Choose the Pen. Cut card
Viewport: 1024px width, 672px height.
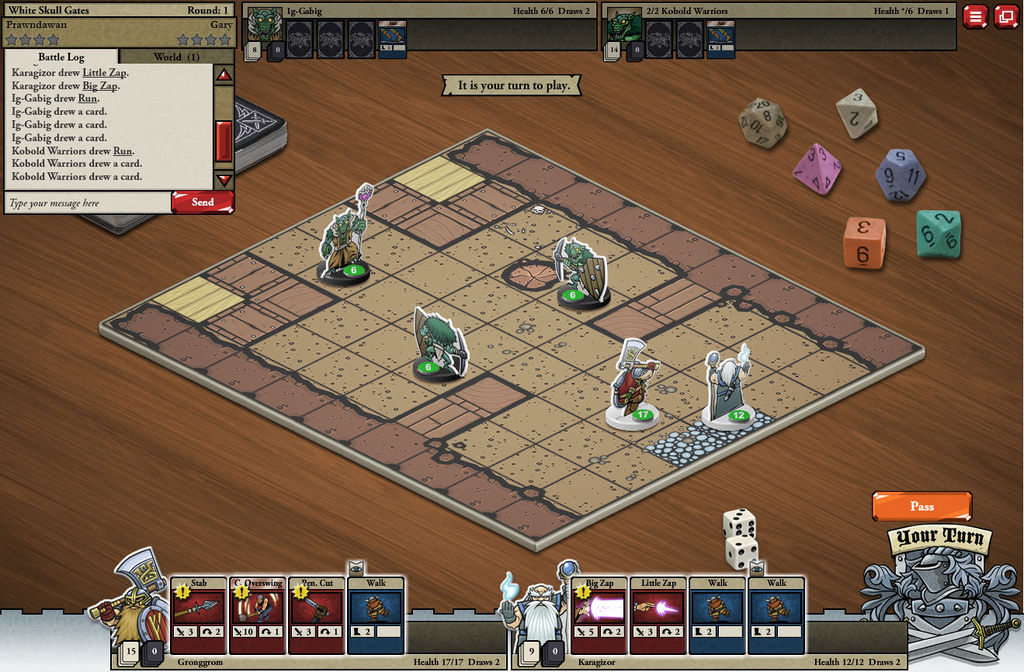click(x=317, y=613)
